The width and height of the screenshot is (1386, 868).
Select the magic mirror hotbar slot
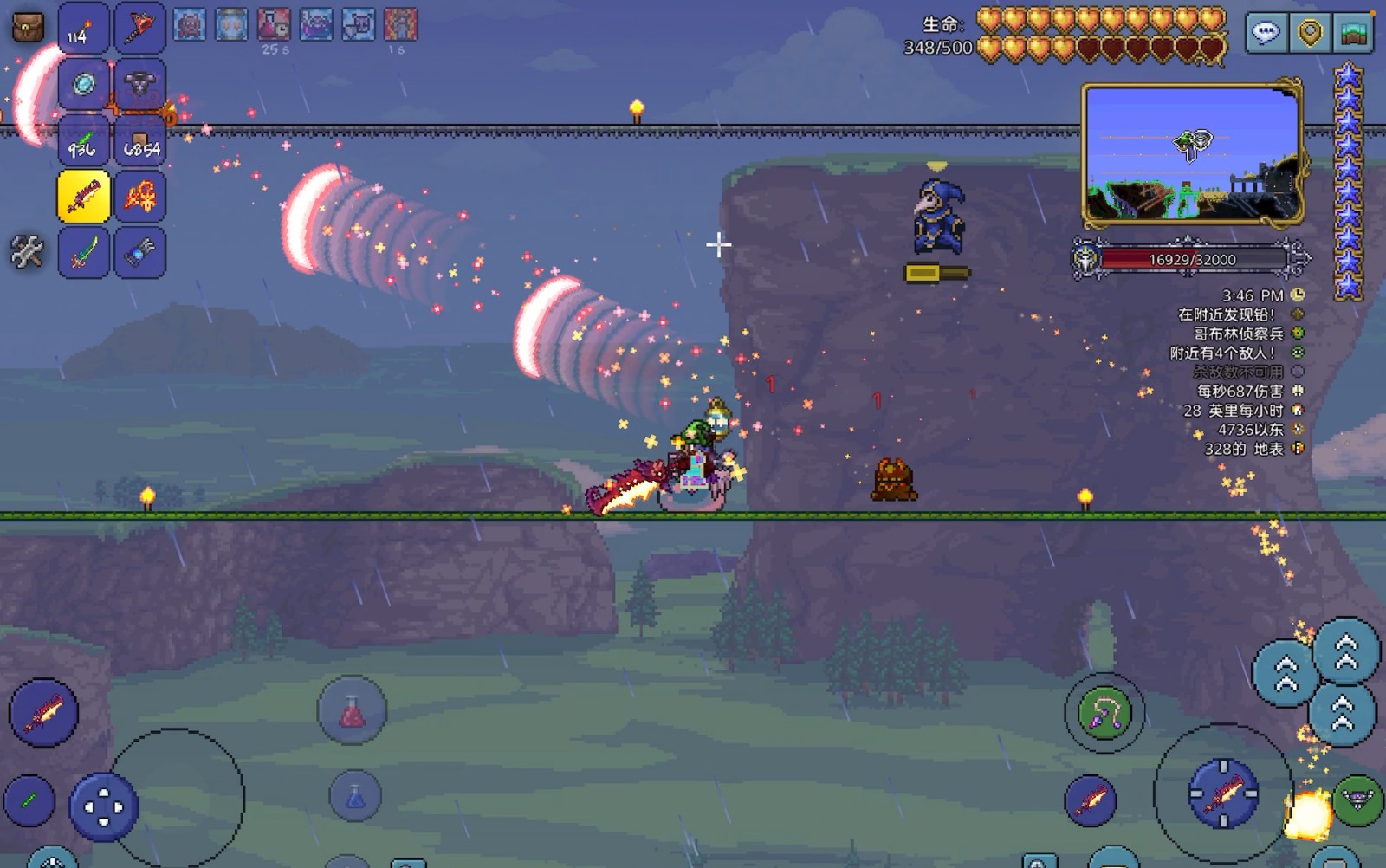click(x=83, y=85)
